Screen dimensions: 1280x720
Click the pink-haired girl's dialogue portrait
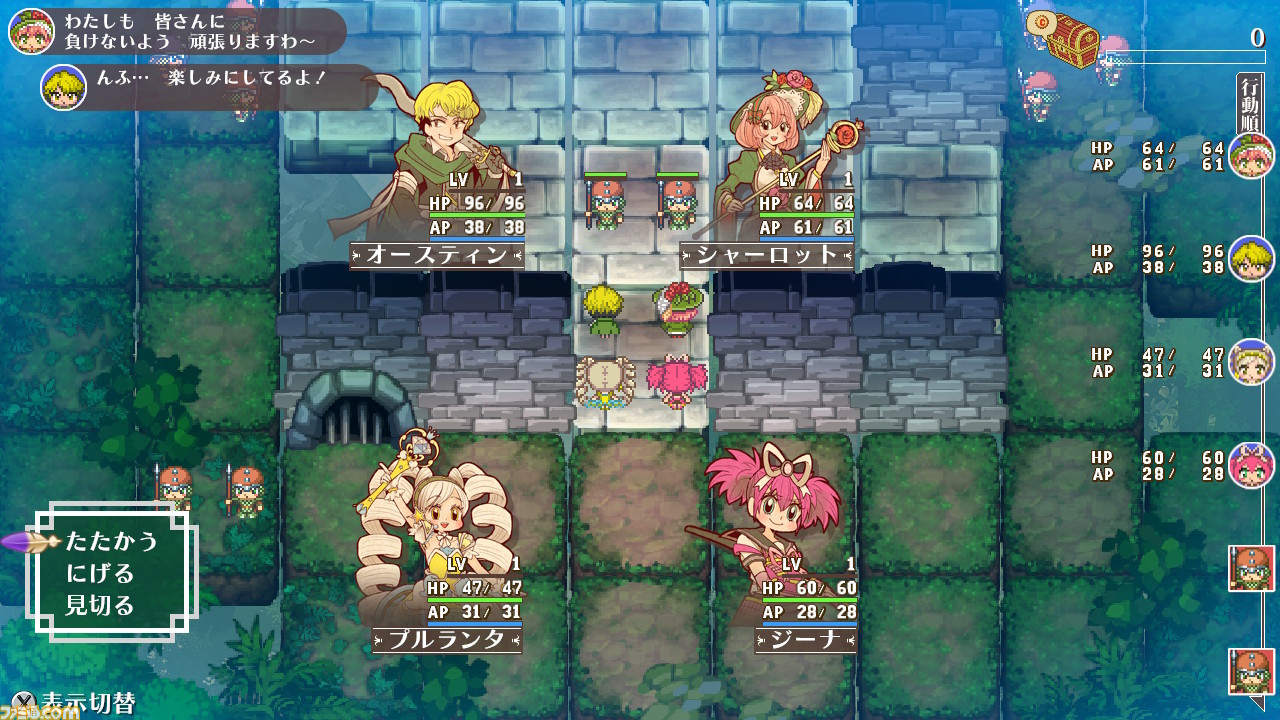pos(30,30)
